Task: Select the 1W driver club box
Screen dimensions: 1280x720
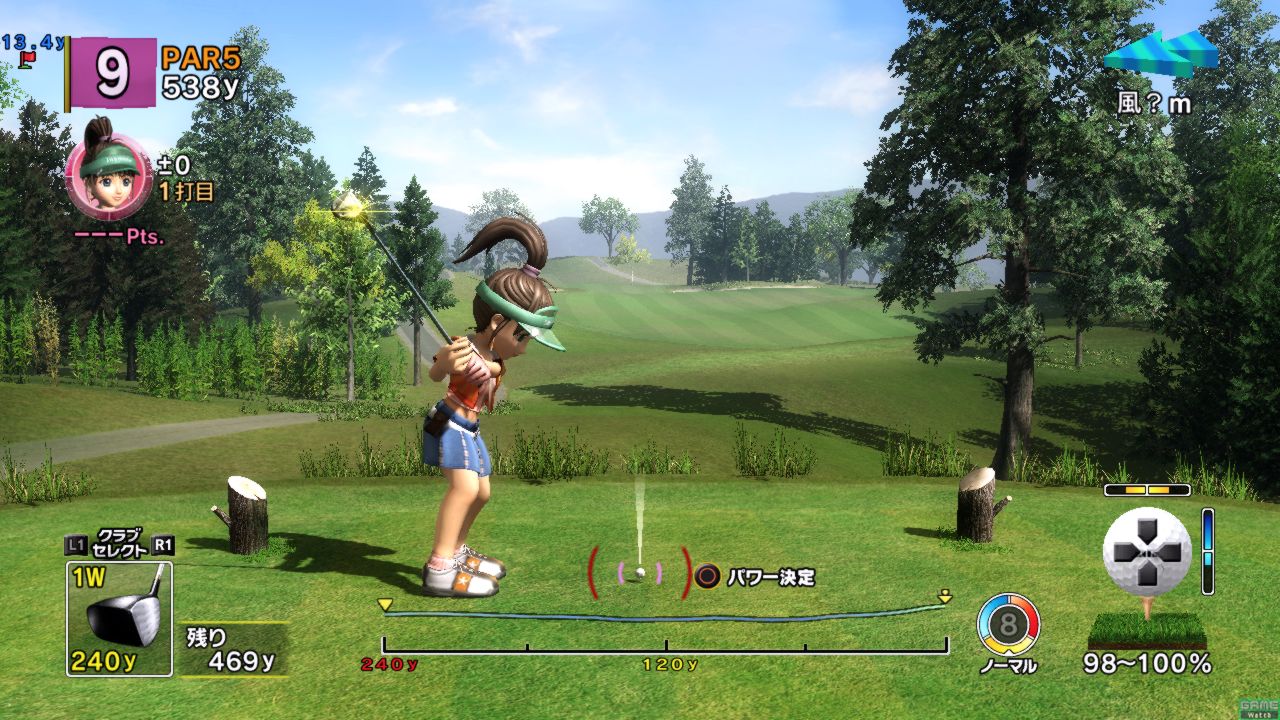Action: 119,617
